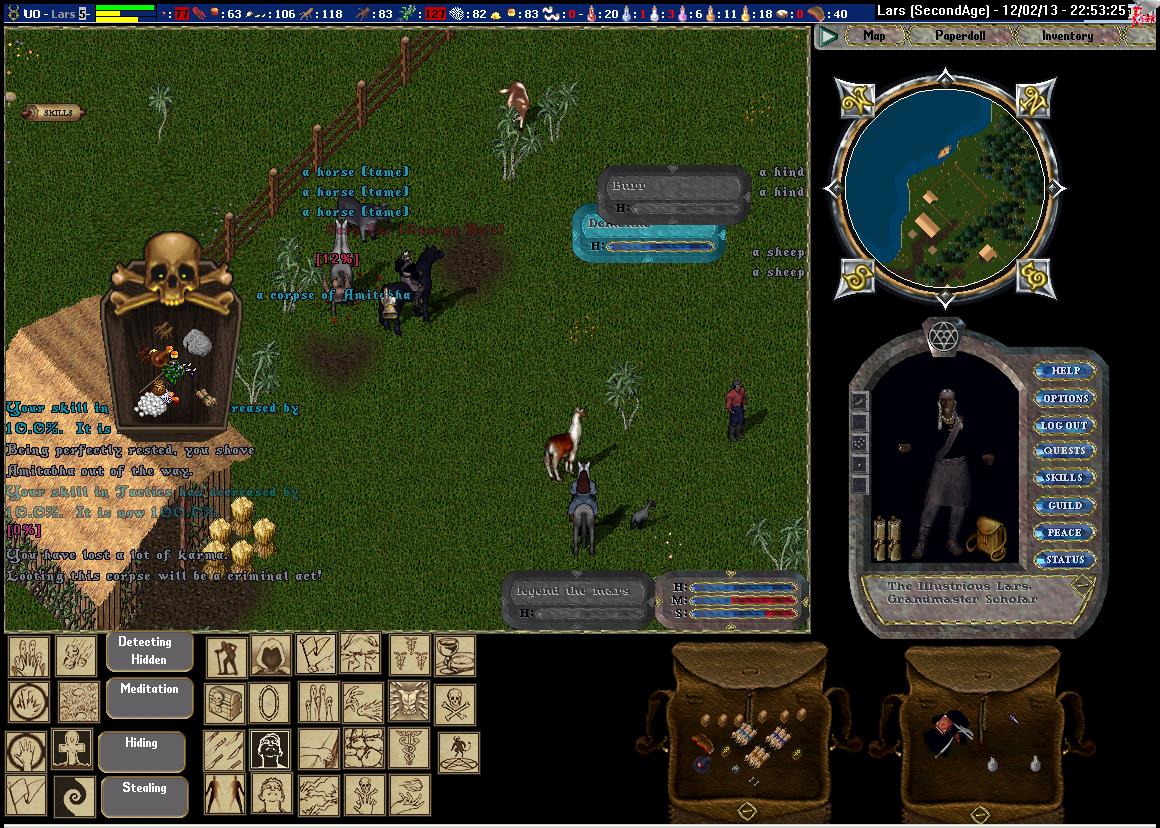This screenshot has height=828, width=1160.
Task: Toggle the Peace mode button
Action: 1064,533
